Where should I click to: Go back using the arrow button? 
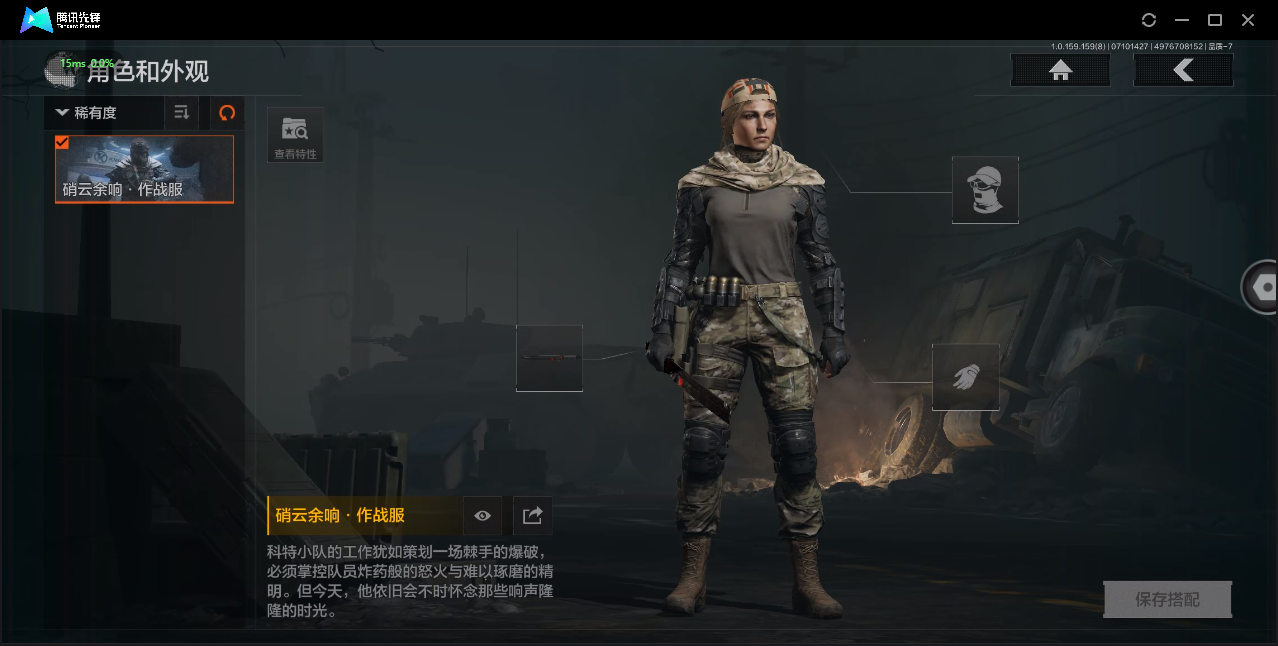tap(1183, 70)
